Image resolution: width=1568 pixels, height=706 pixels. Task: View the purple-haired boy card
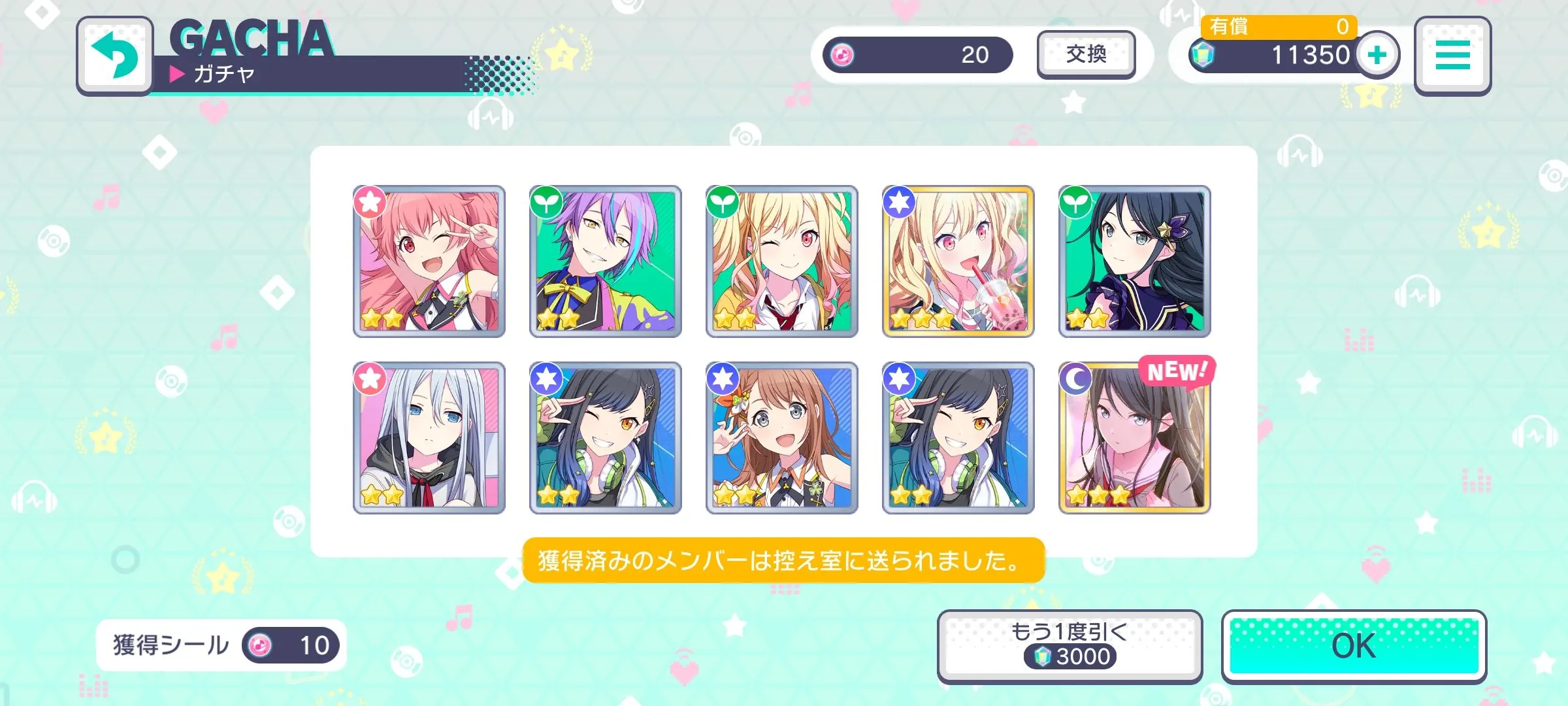pyautogui.click(x=606, y=261)
